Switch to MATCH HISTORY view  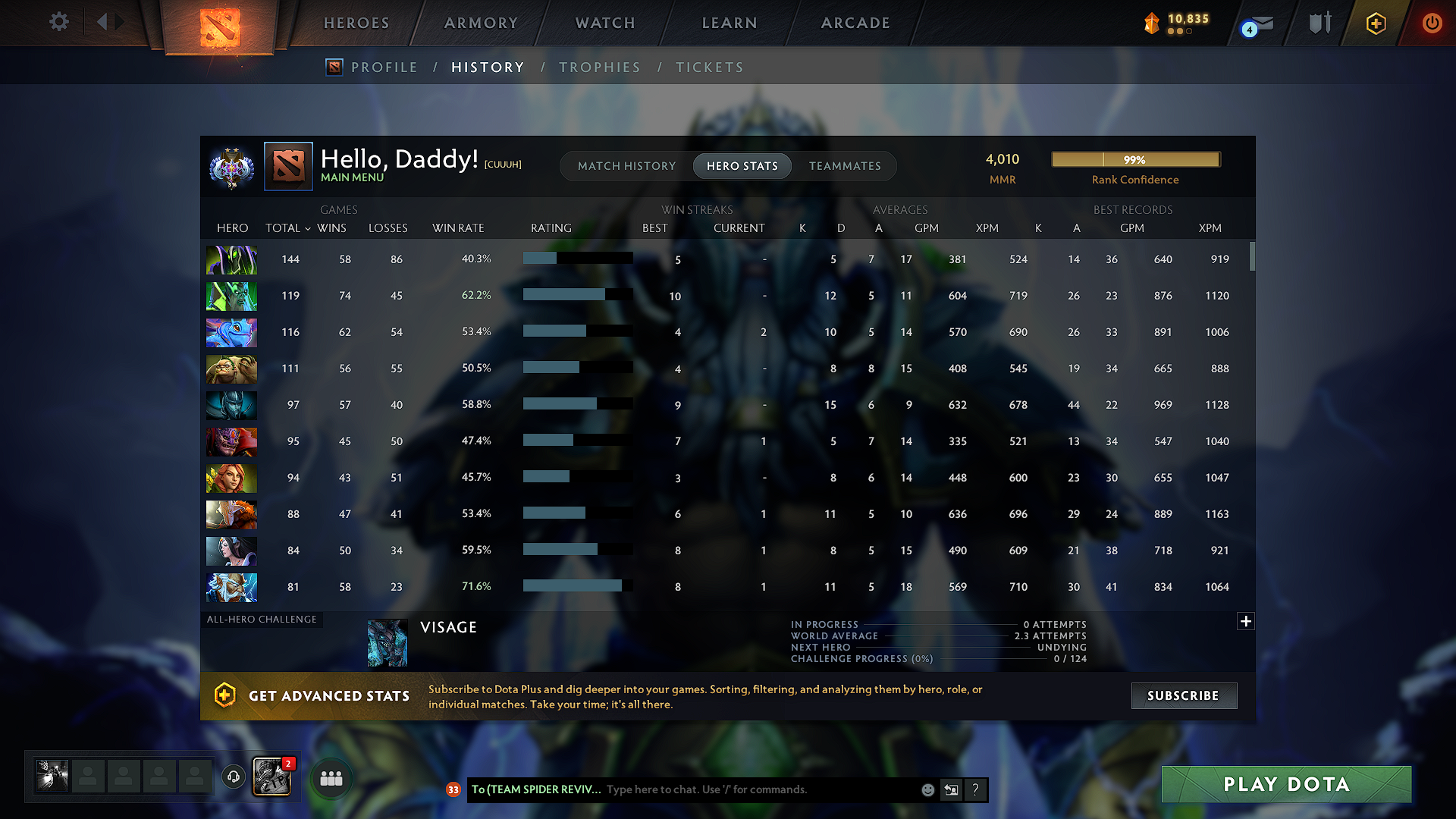[626, 165]
